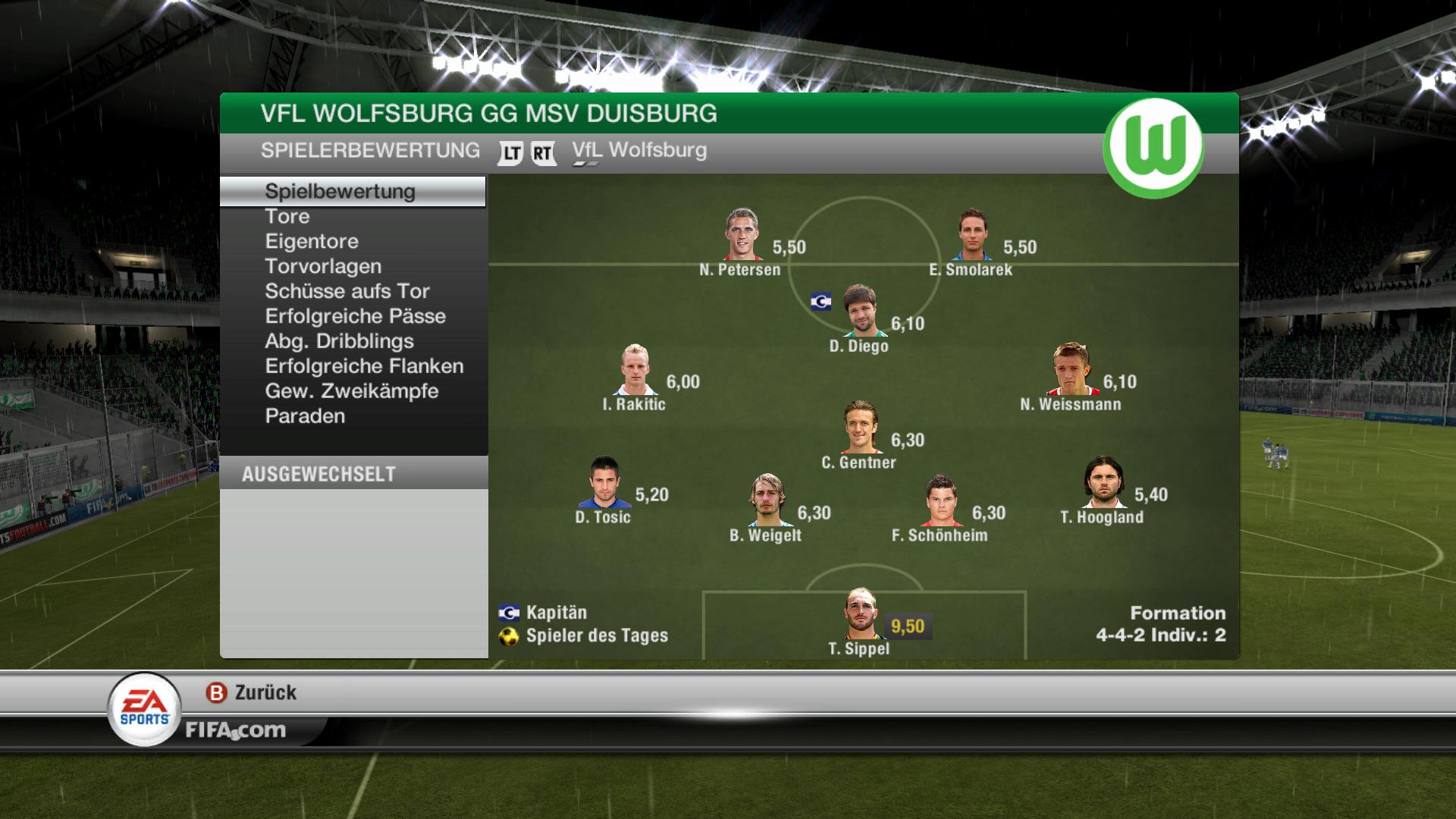Select Schüsse aufs Tor entry

347,292
